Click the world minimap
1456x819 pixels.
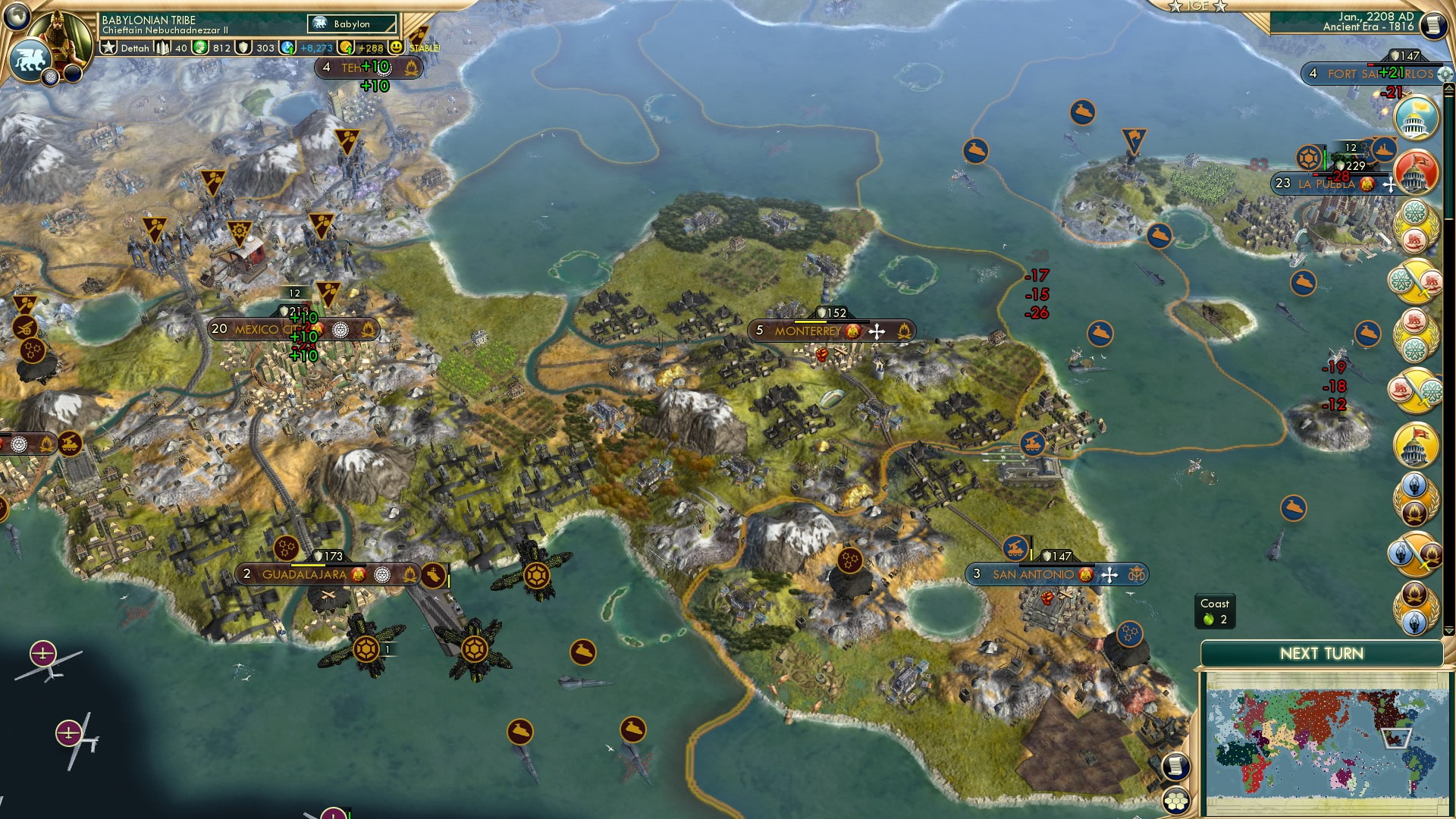(x=1325, y=743)
